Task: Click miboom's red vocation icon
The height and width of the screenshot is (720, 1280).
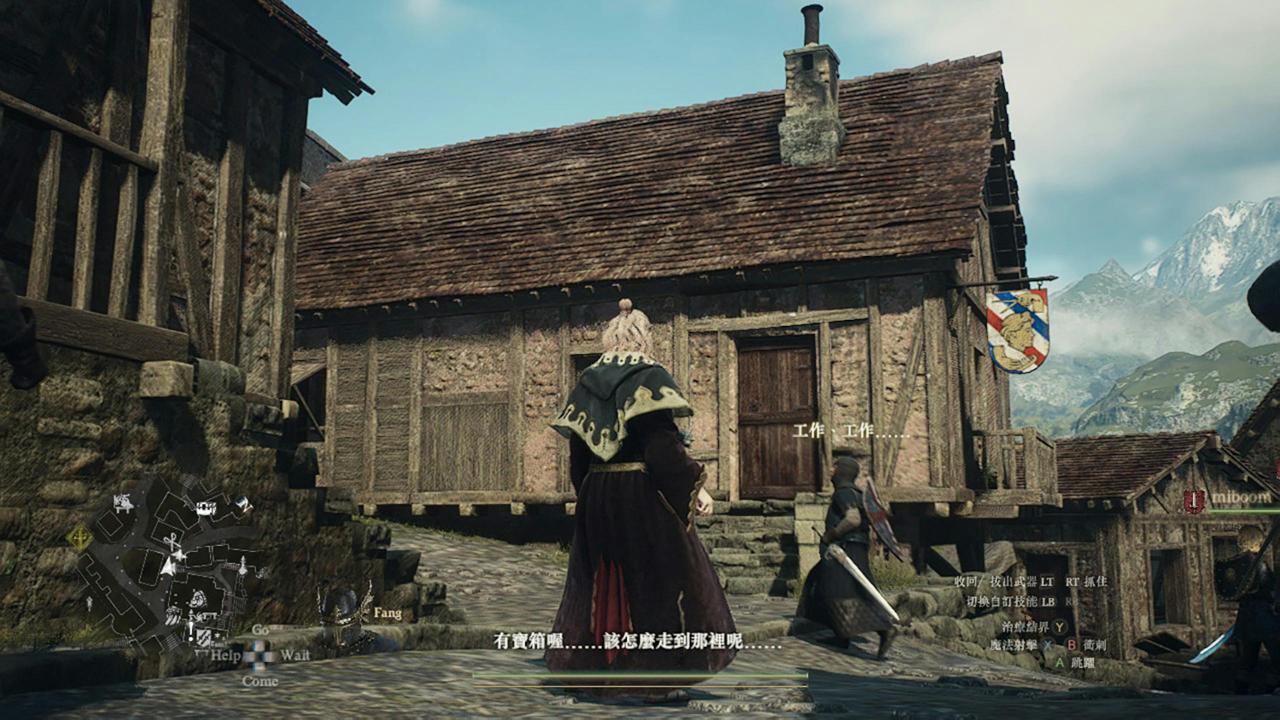Action: (x=1194, y=501)
